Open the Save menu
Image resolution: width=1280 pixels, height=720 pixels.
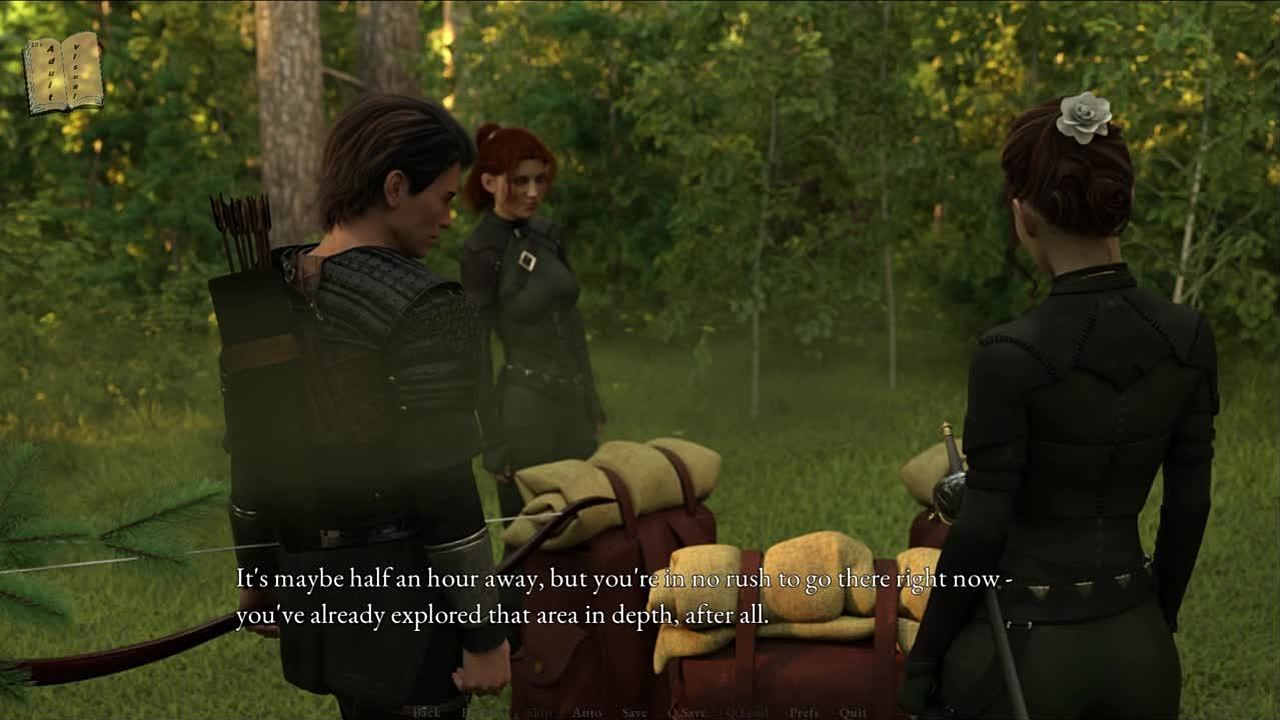coord(634,712)
